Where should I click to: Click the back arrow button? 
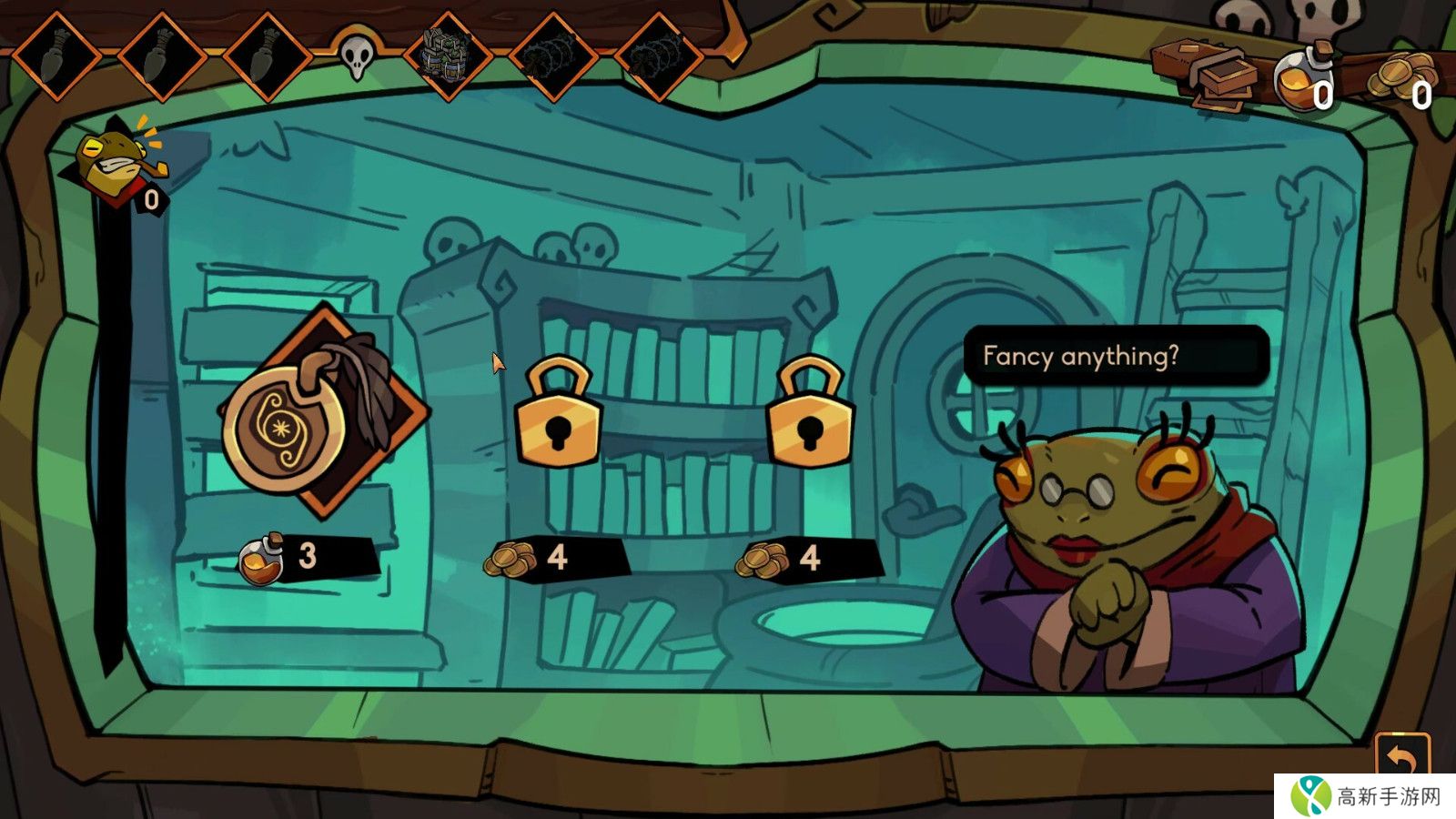click(x=1401, y=757)
